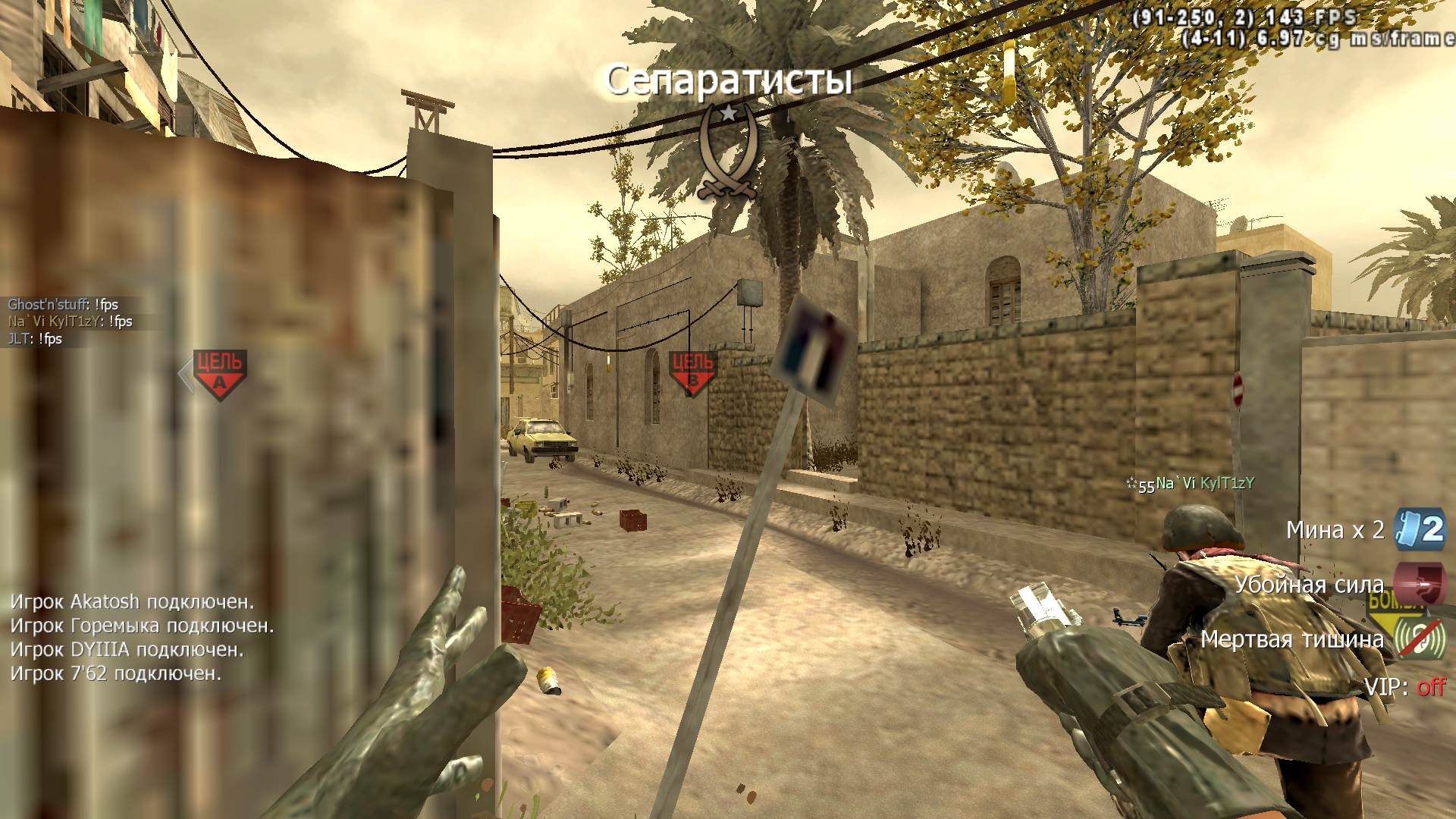
Task: Click the Мина x 2 claymore perk icon
Action: coord(1420,529)
